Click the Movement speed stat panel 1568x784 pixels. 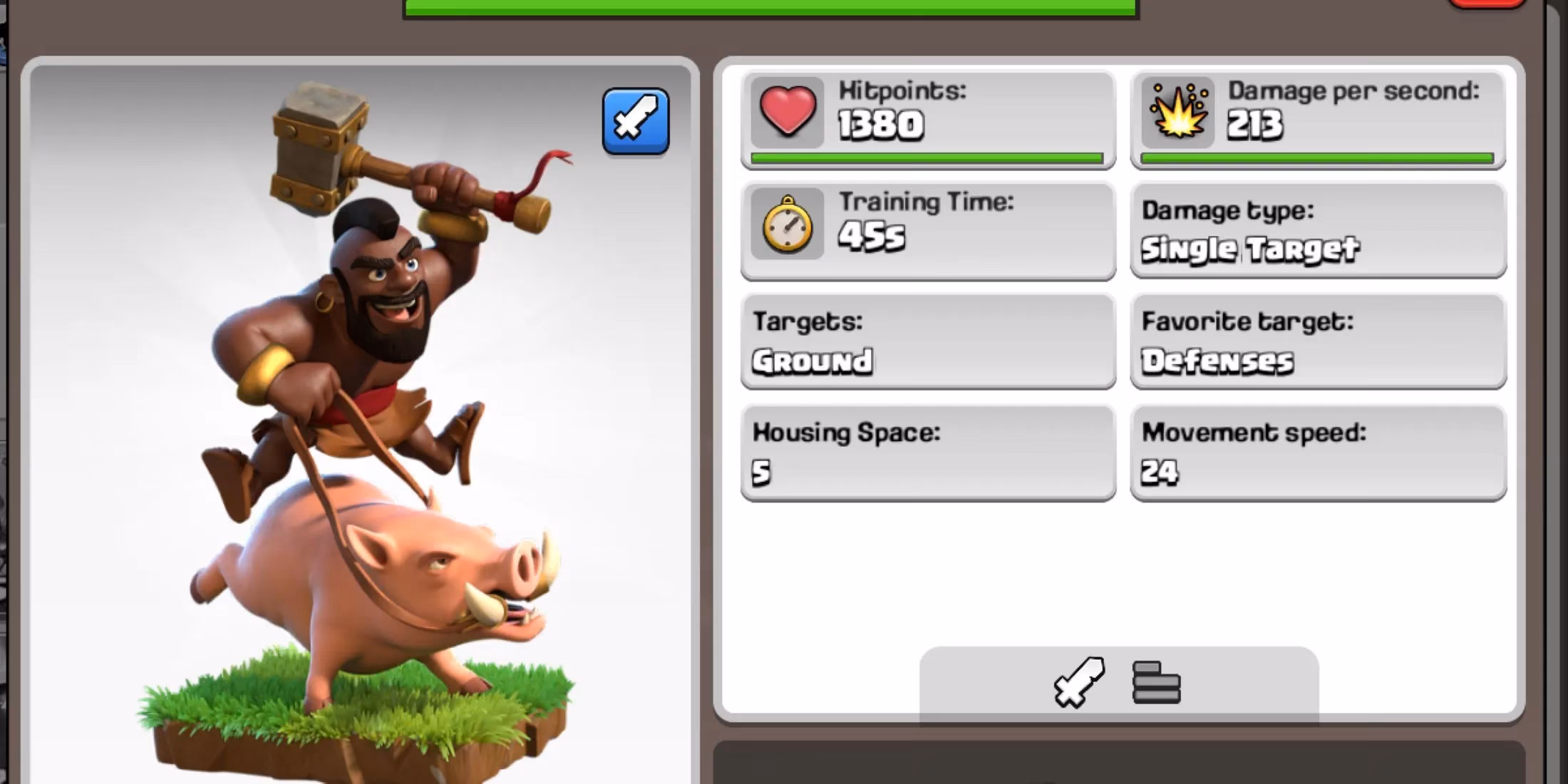(1317, 450)
